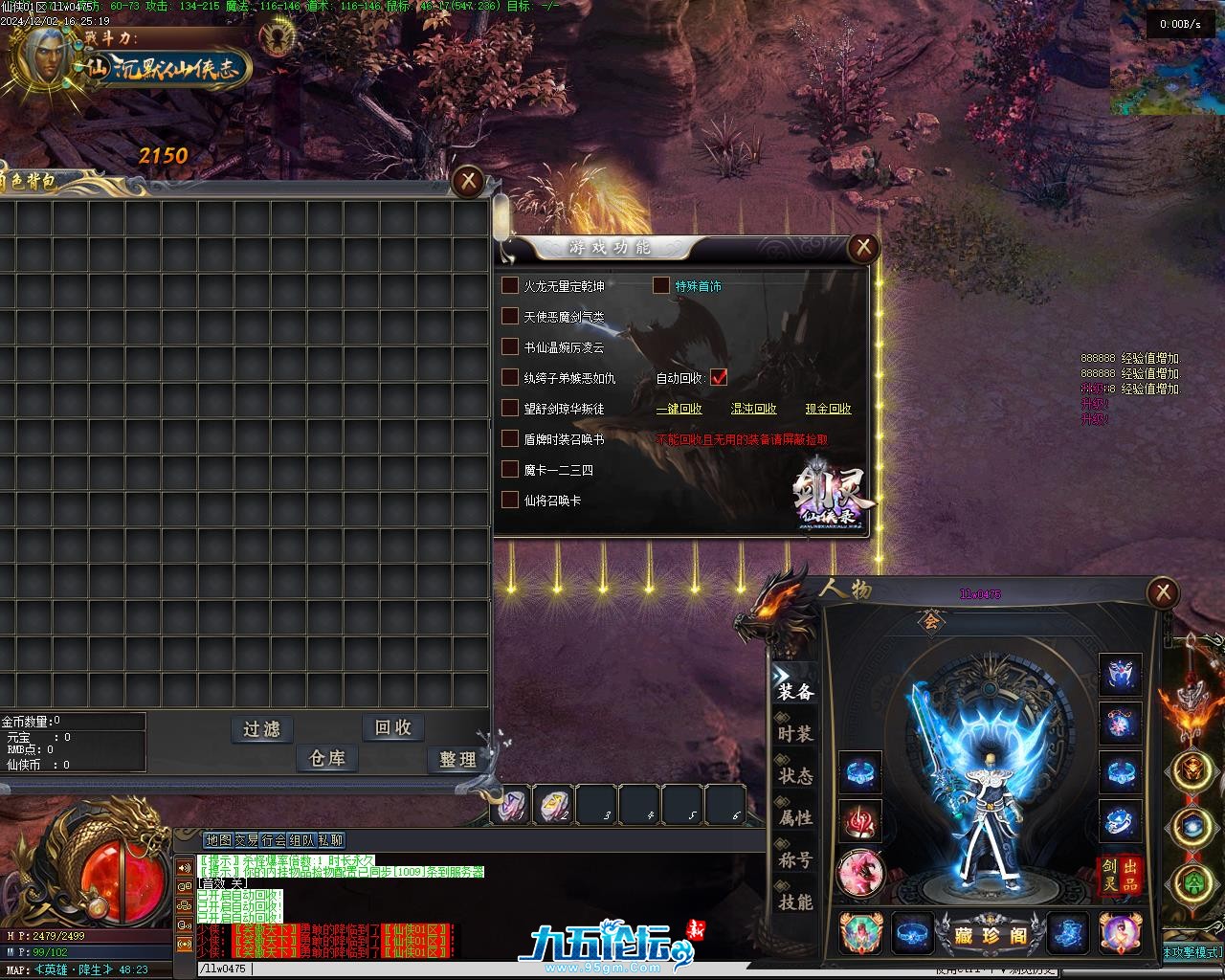Image resolution: width=1225 pixels, height=980 pixels.
Task: Show the 技能 skills tab
Action: (x=795, y=902)
